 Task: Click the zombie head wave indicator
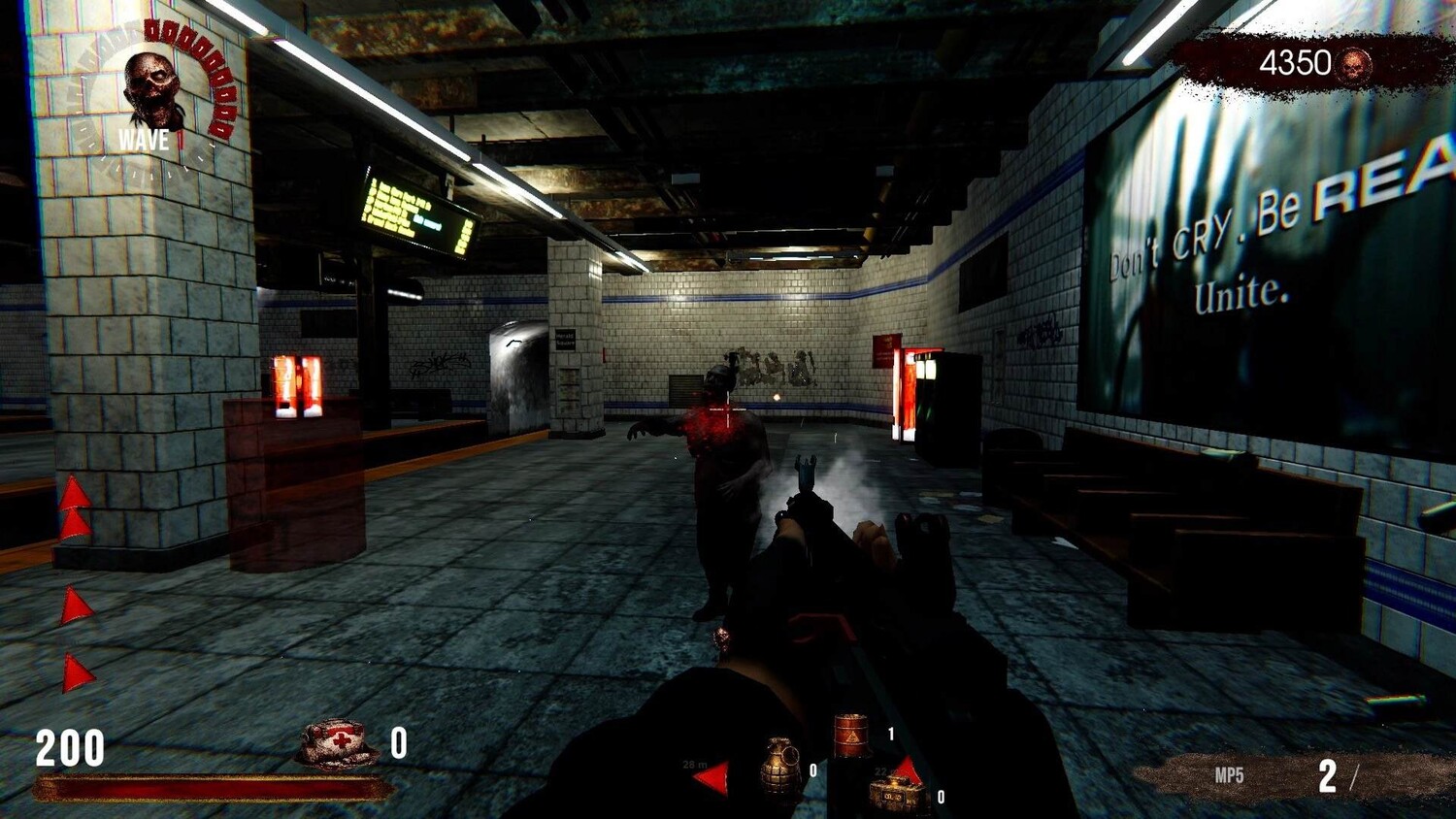click(152, 87)
